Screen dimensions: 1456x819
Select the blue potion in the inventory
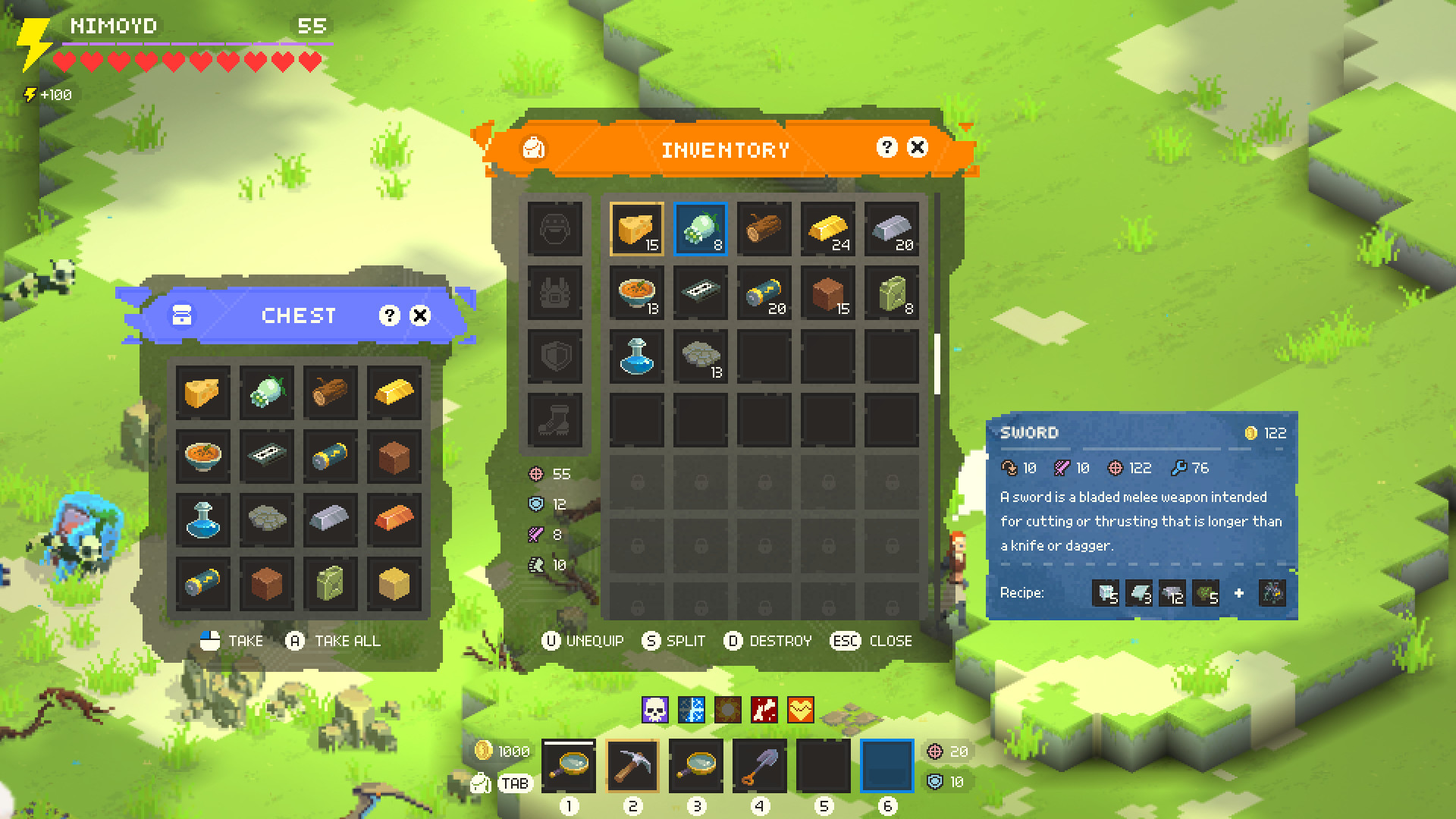pyautogui.click(x=636, y=356)
